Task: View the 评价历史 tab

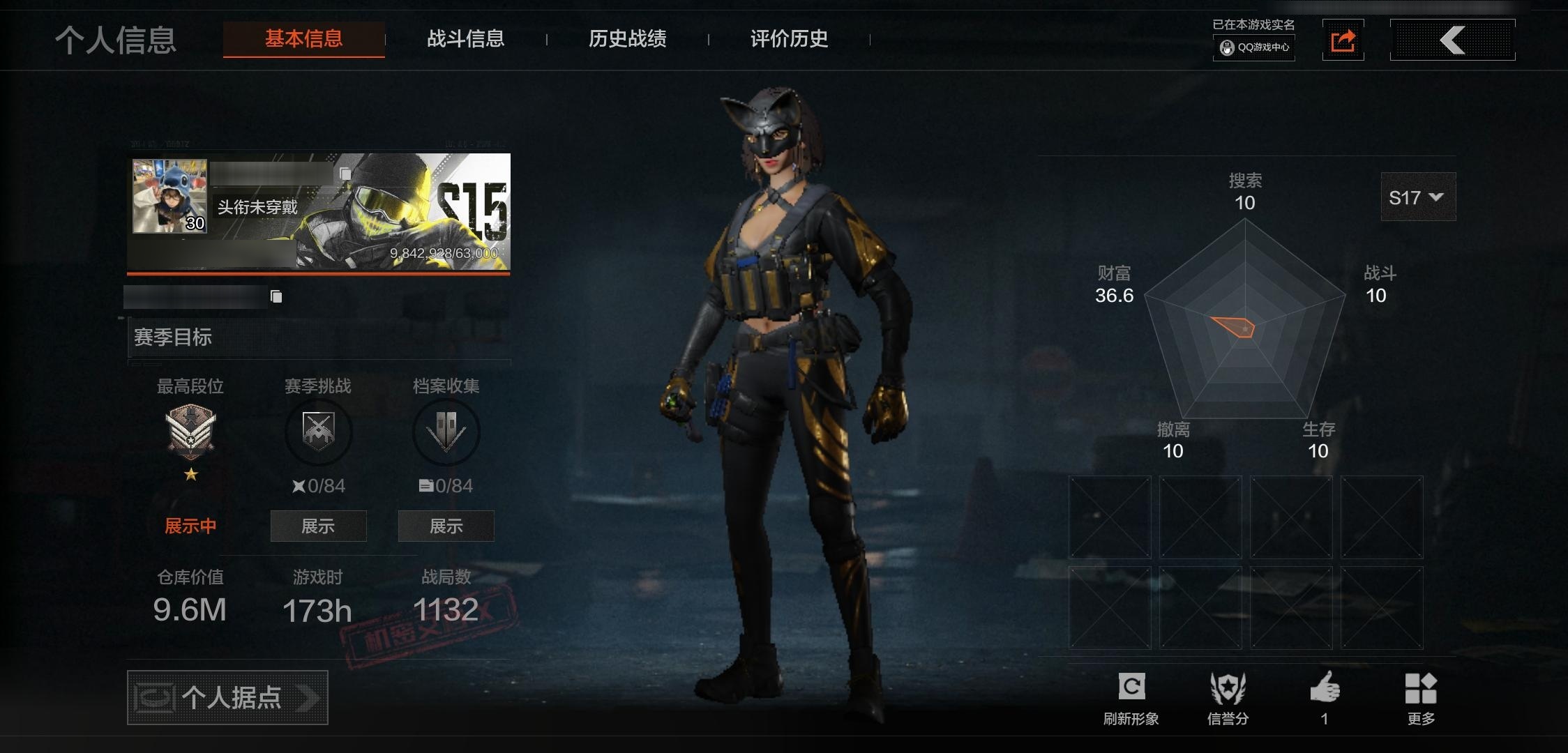Action: [789, 39]
